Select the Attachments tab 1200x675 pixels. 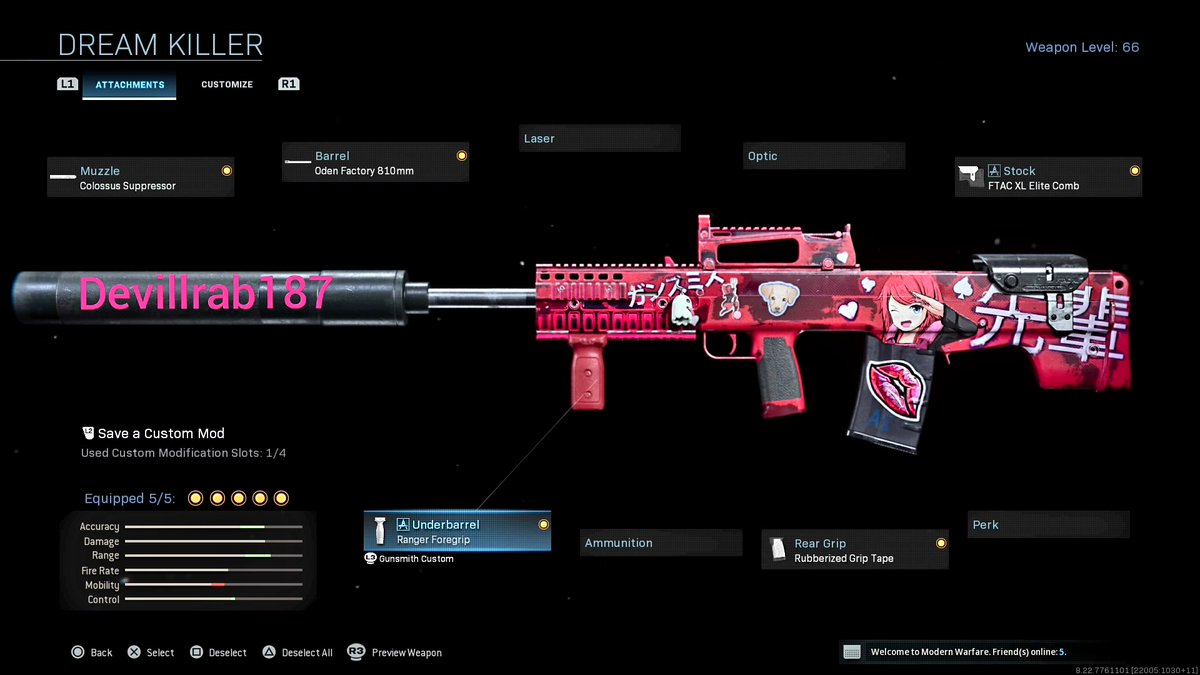[129, 85]
